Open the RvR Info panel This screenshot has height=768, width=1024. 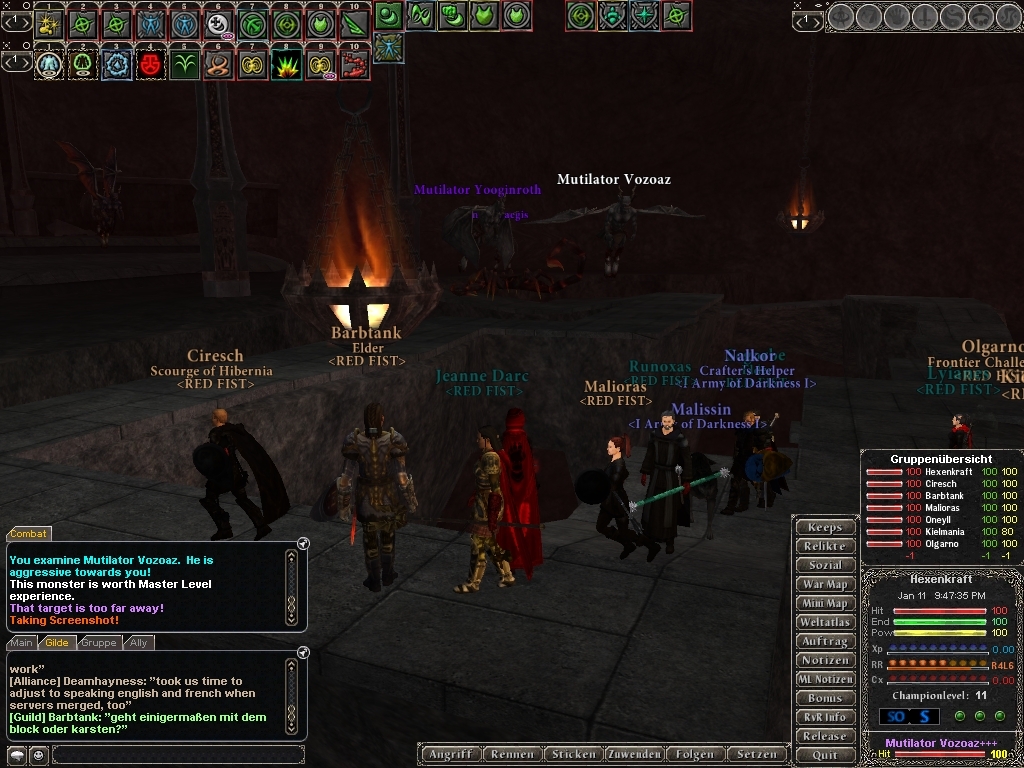[x=825, y=717]
